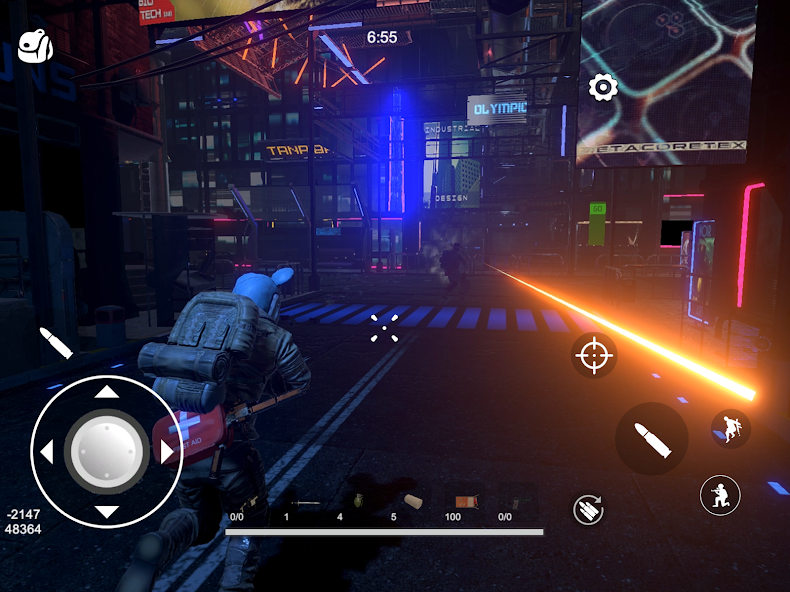Open the settings gear menu
Screen dimensions: 790x592
point(602,88)
